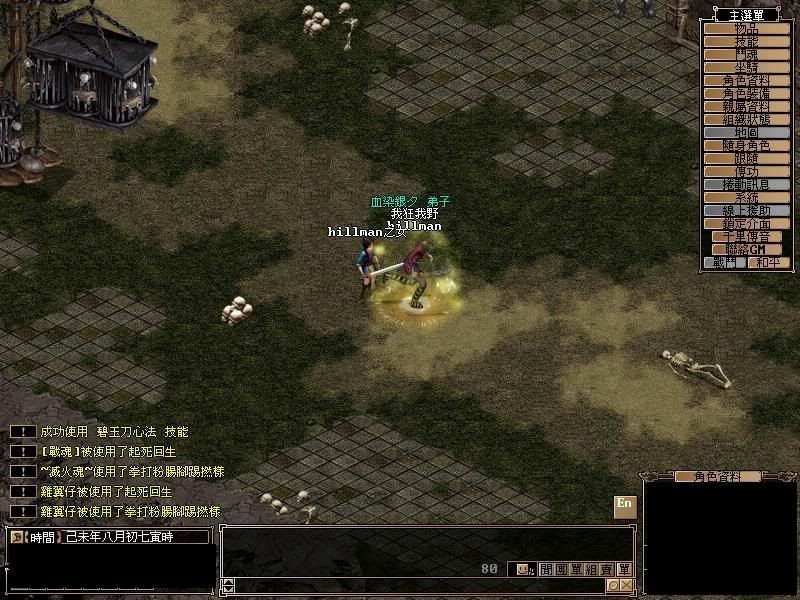Select the 坐騎 mount menu entry
Viewport: 800px width, 600px height.
pyautogui.click(x=746, y=67)
